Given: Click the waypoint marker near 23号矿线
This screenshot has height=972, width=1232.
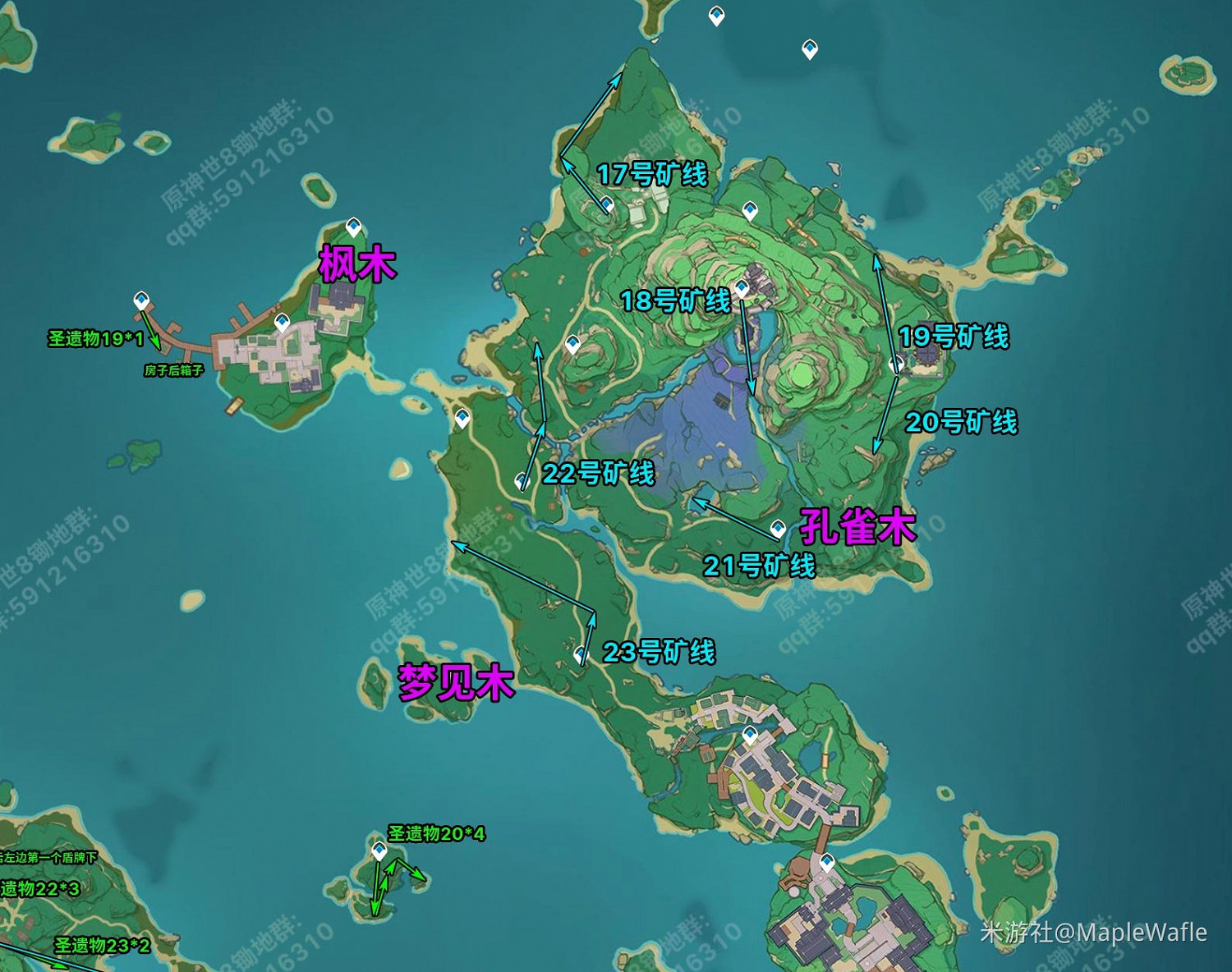Looking at the screenshot, I should pyautogui.click(x=582, y=653).
